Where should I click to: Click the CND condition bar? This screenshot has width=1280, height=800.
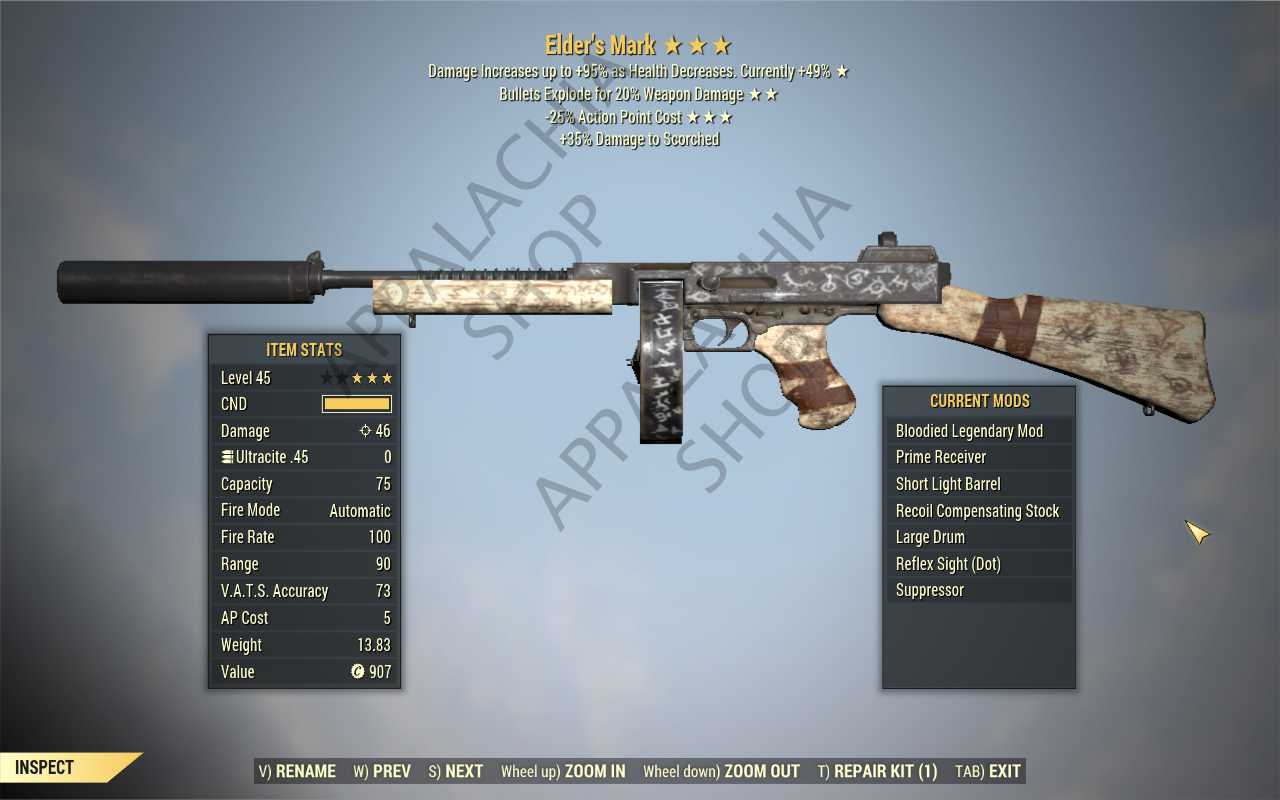pyautogui.click(x=357, y=404)
